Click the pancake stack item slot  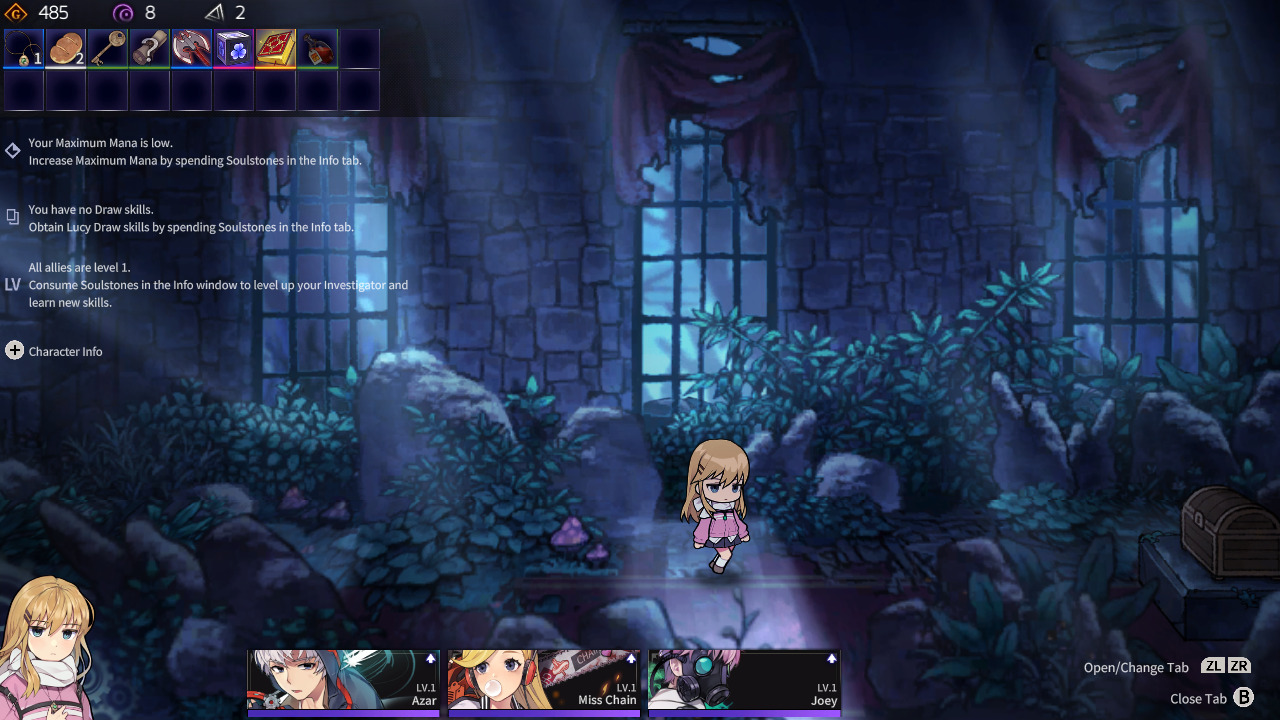[65, 47]
